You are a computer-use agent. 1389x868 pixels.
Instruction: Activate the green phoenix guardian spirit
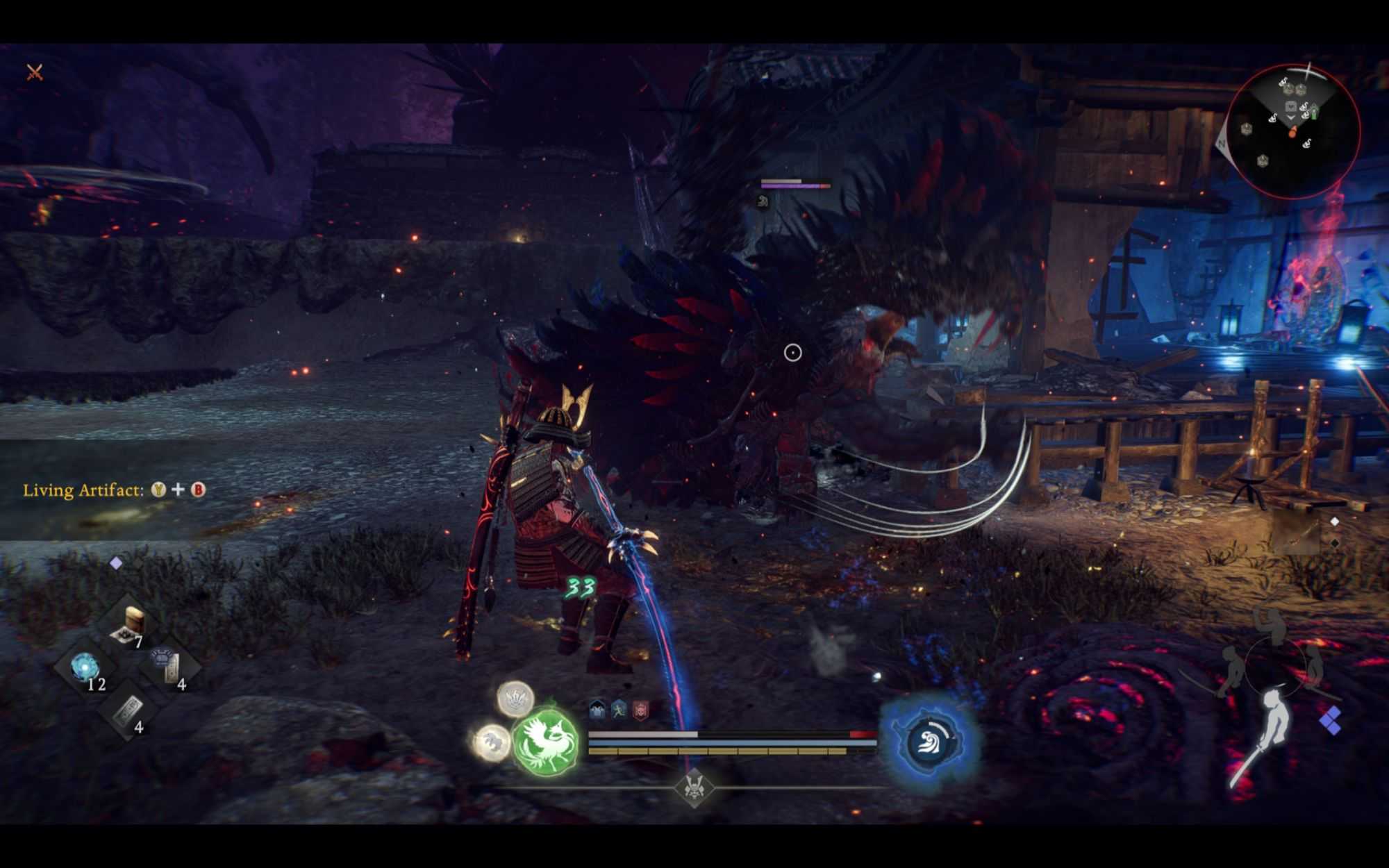tap(547, 742)
